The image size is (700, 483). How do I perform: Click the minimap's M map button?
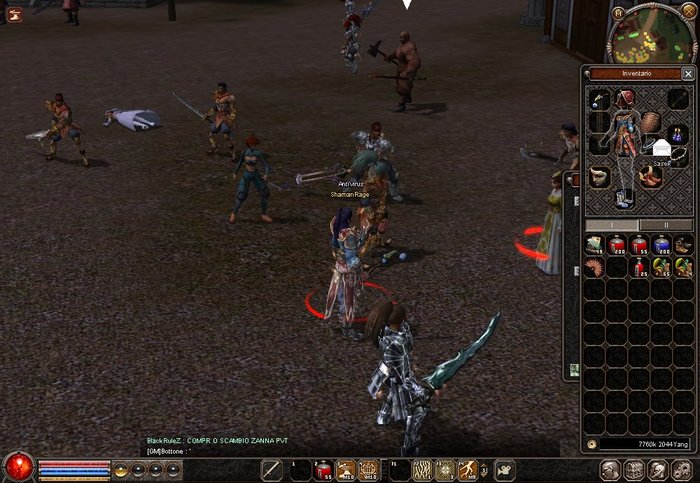619,13
